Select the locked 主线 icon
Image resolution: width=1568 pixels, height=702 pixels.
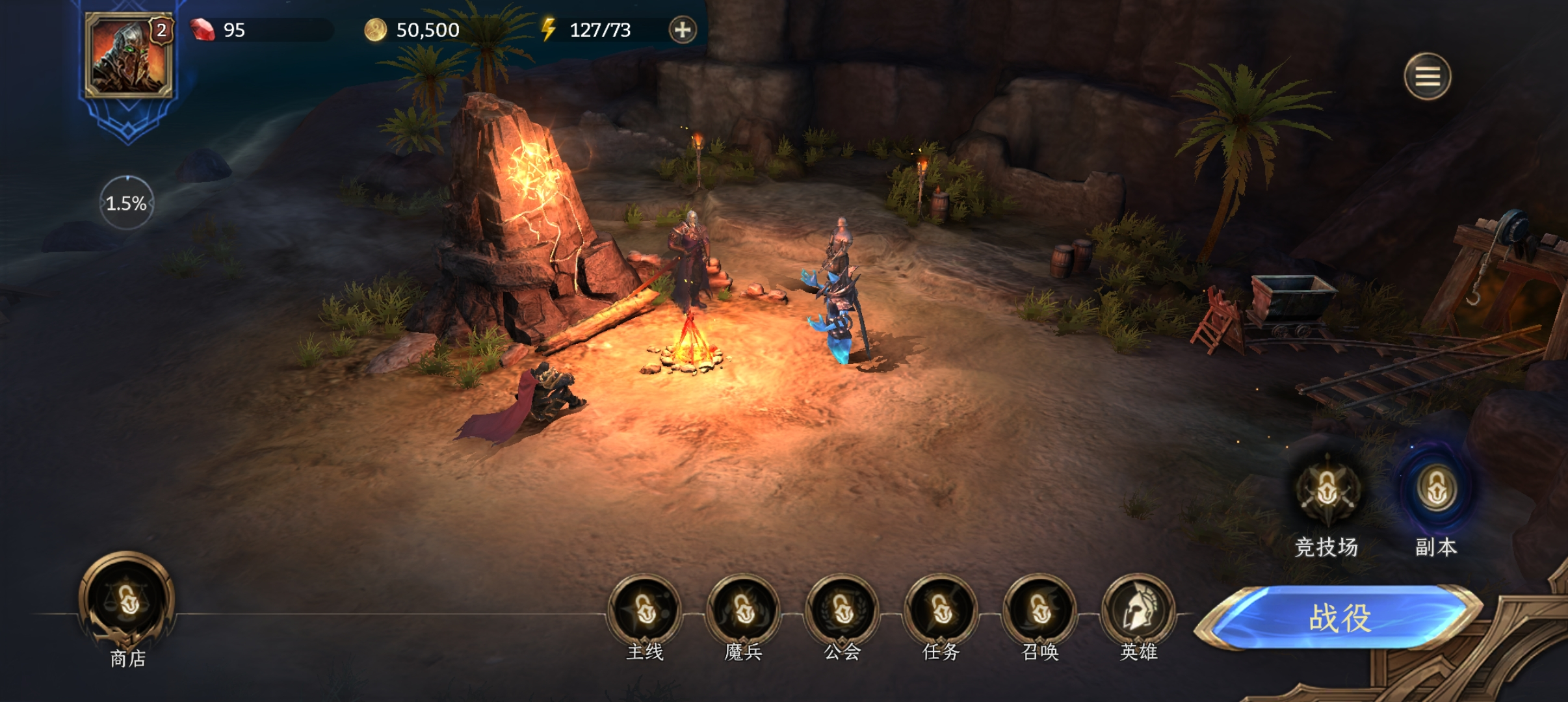[645, 611]
